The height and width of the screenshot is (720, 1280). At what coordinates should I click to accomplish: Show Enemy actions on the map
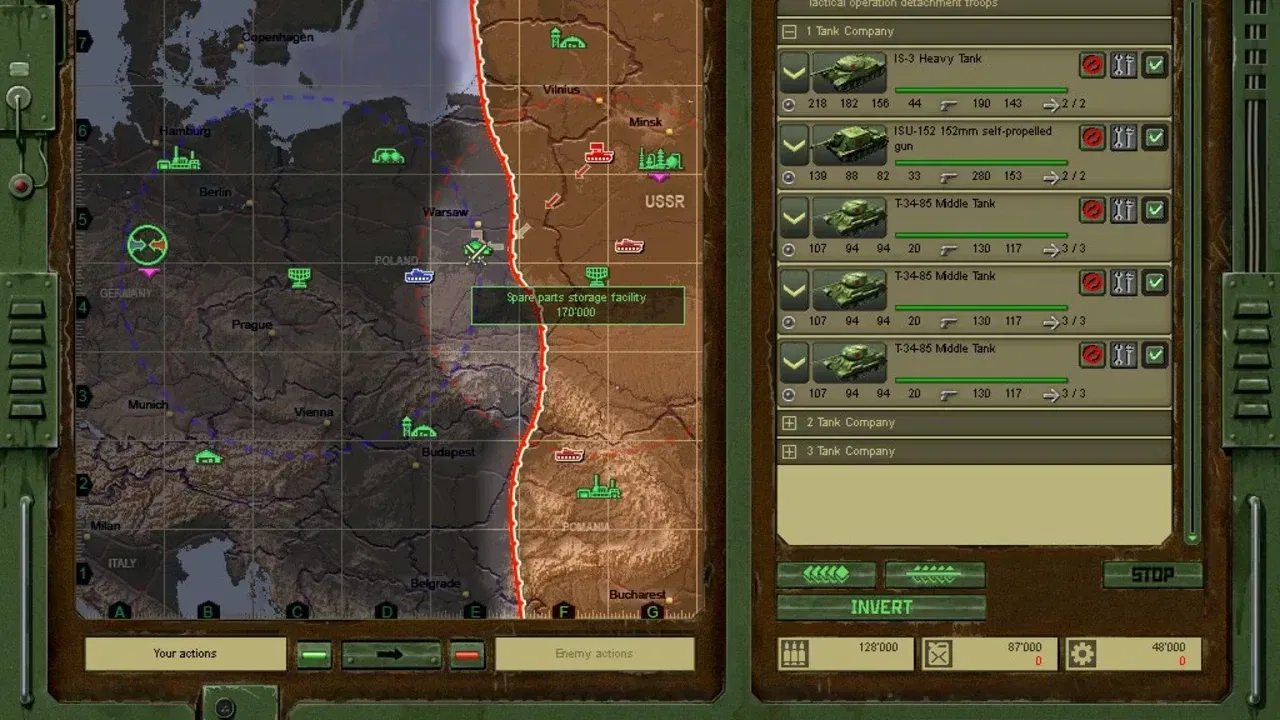tap(594, 654)
